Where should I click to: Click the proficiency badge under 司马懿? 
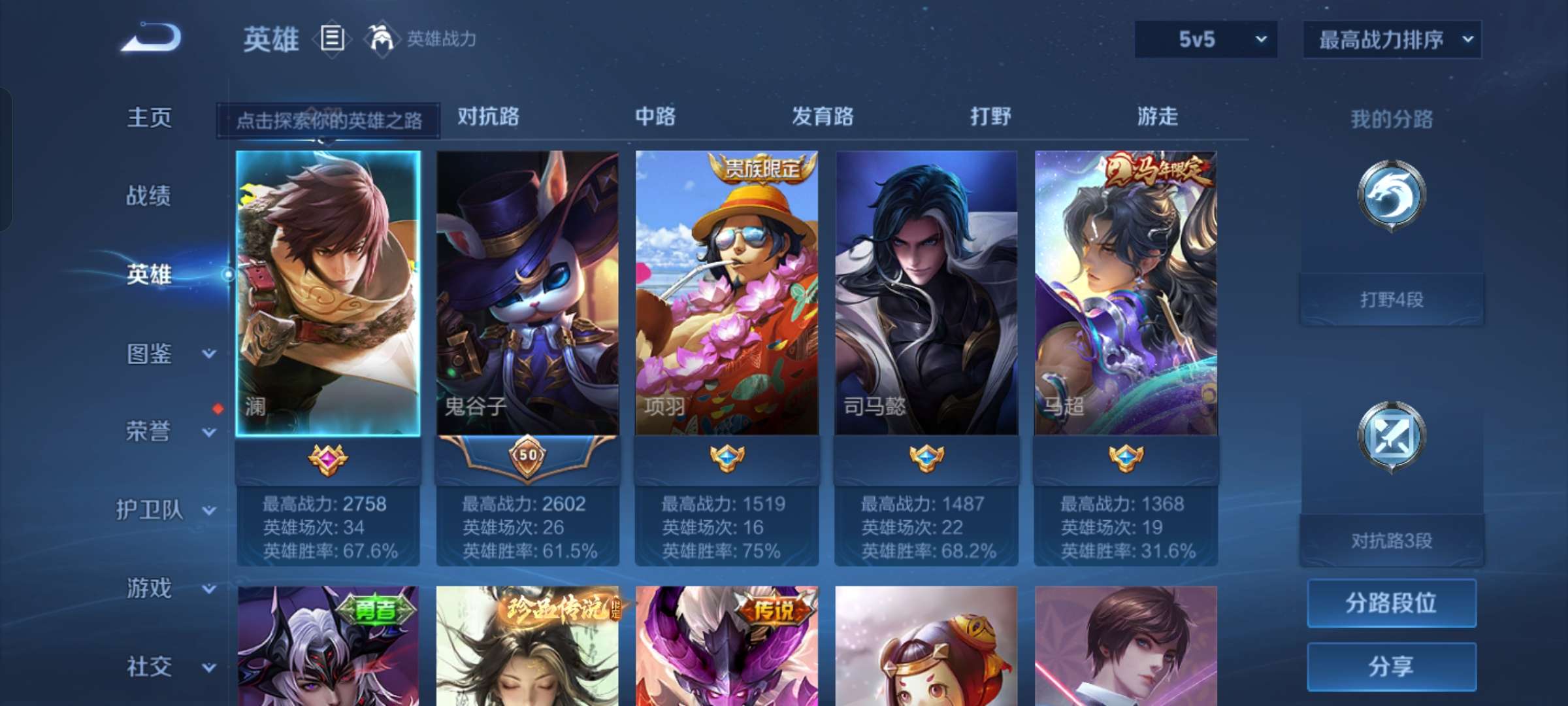tap(927, 459)
